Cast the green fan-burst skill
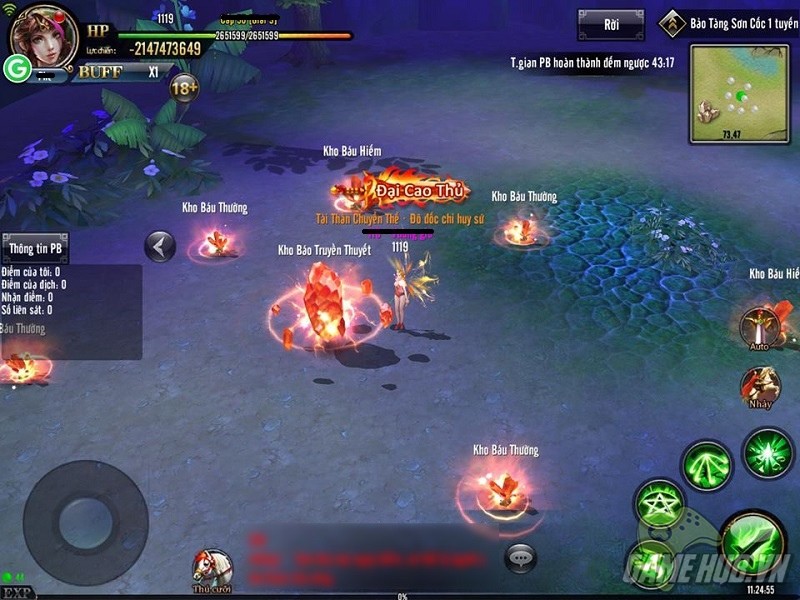 (x=706, y=464)
